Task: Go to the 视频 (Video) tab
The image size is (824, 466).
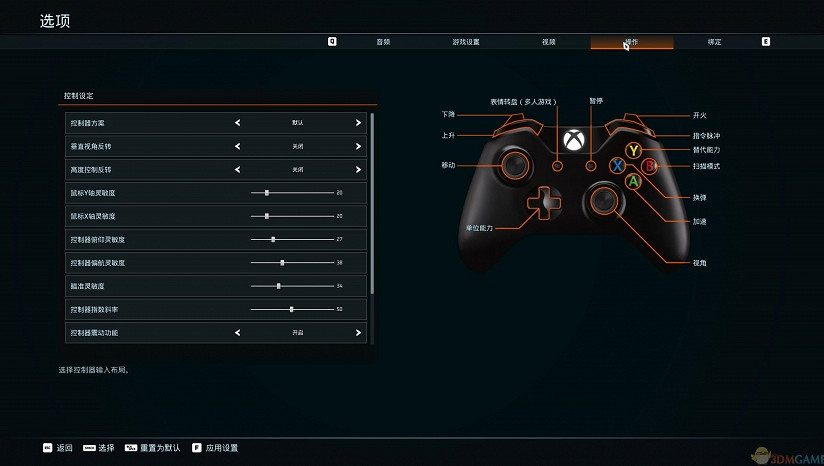Action: click(548, 42)
